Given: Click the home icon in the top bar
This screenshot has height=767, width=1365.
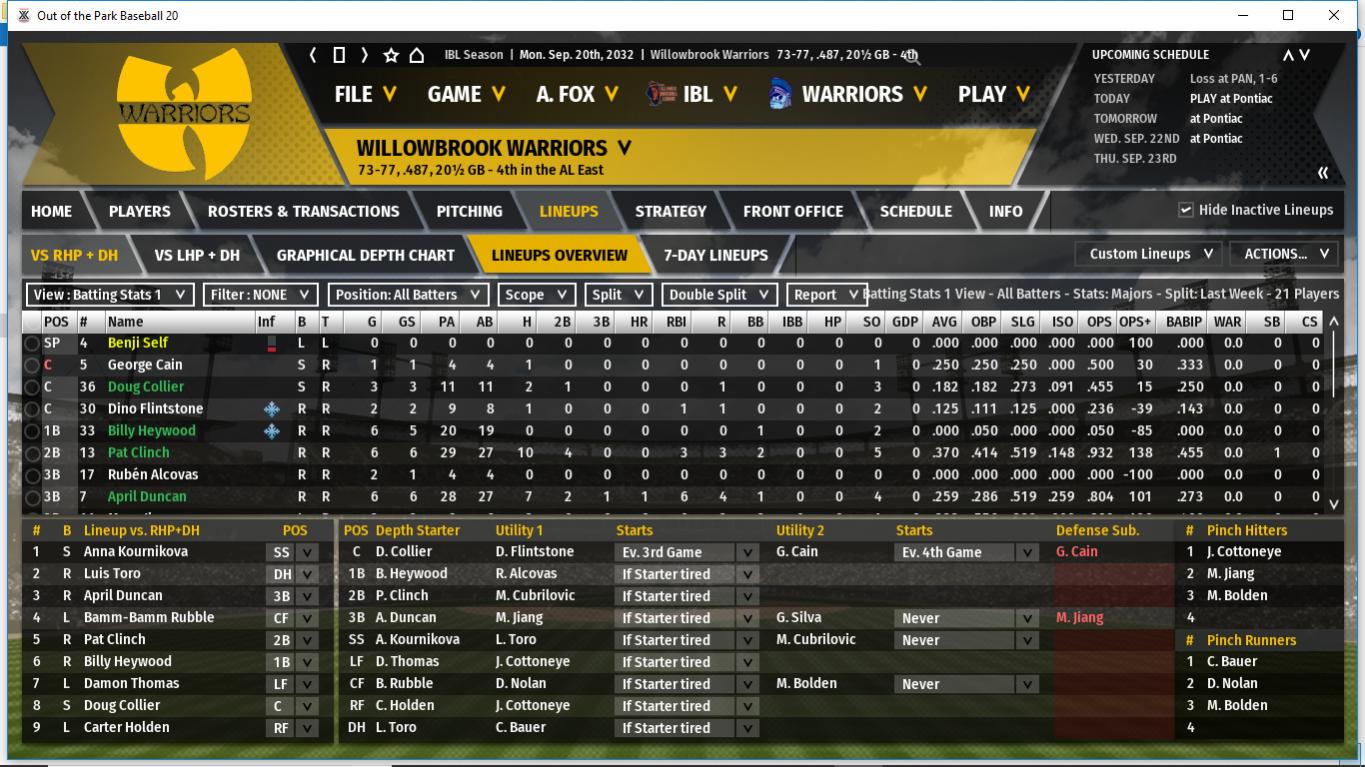Looking at the screenshot, I should (417, 55).
